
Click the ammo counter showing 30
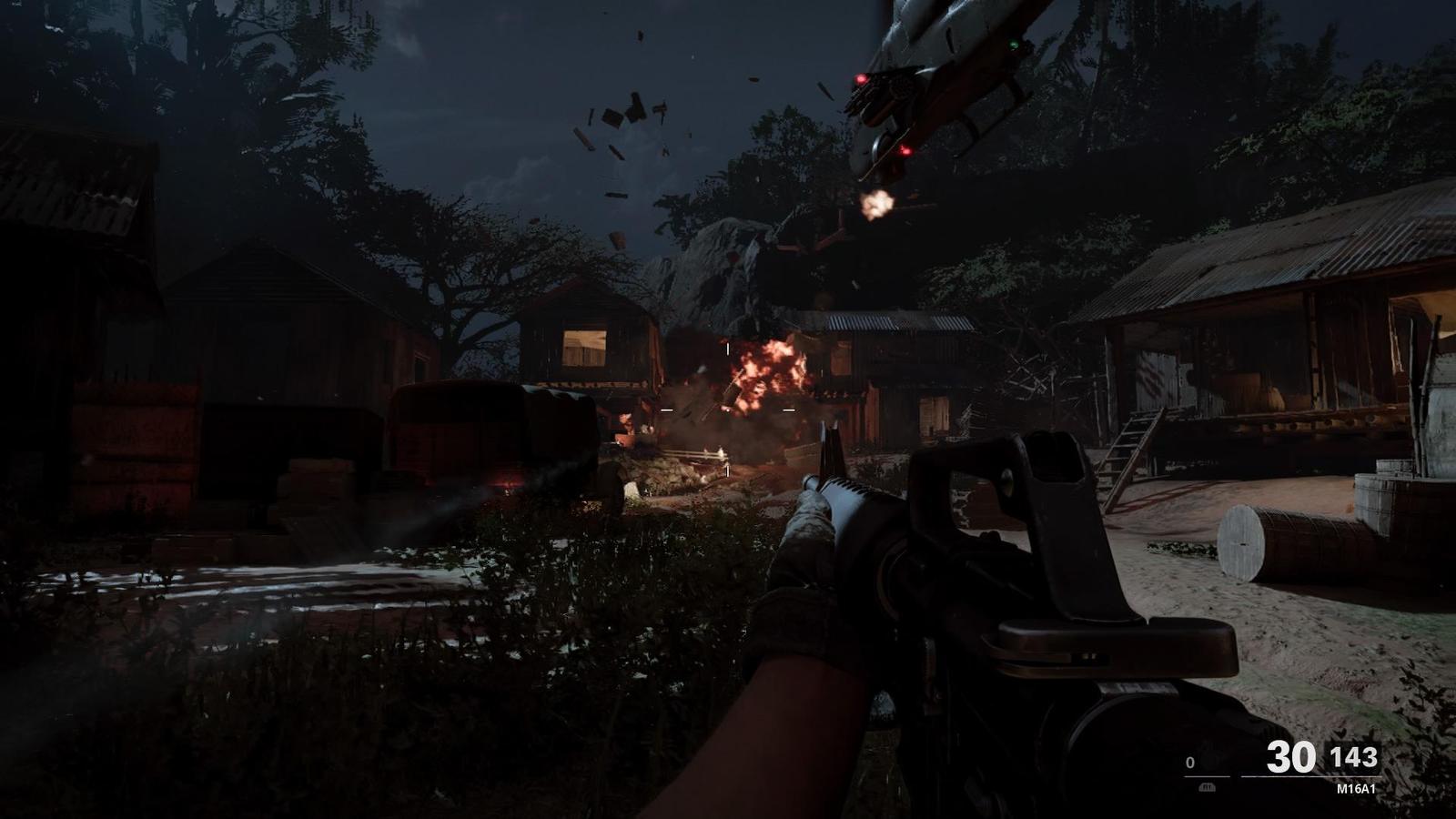(1292, 755)
